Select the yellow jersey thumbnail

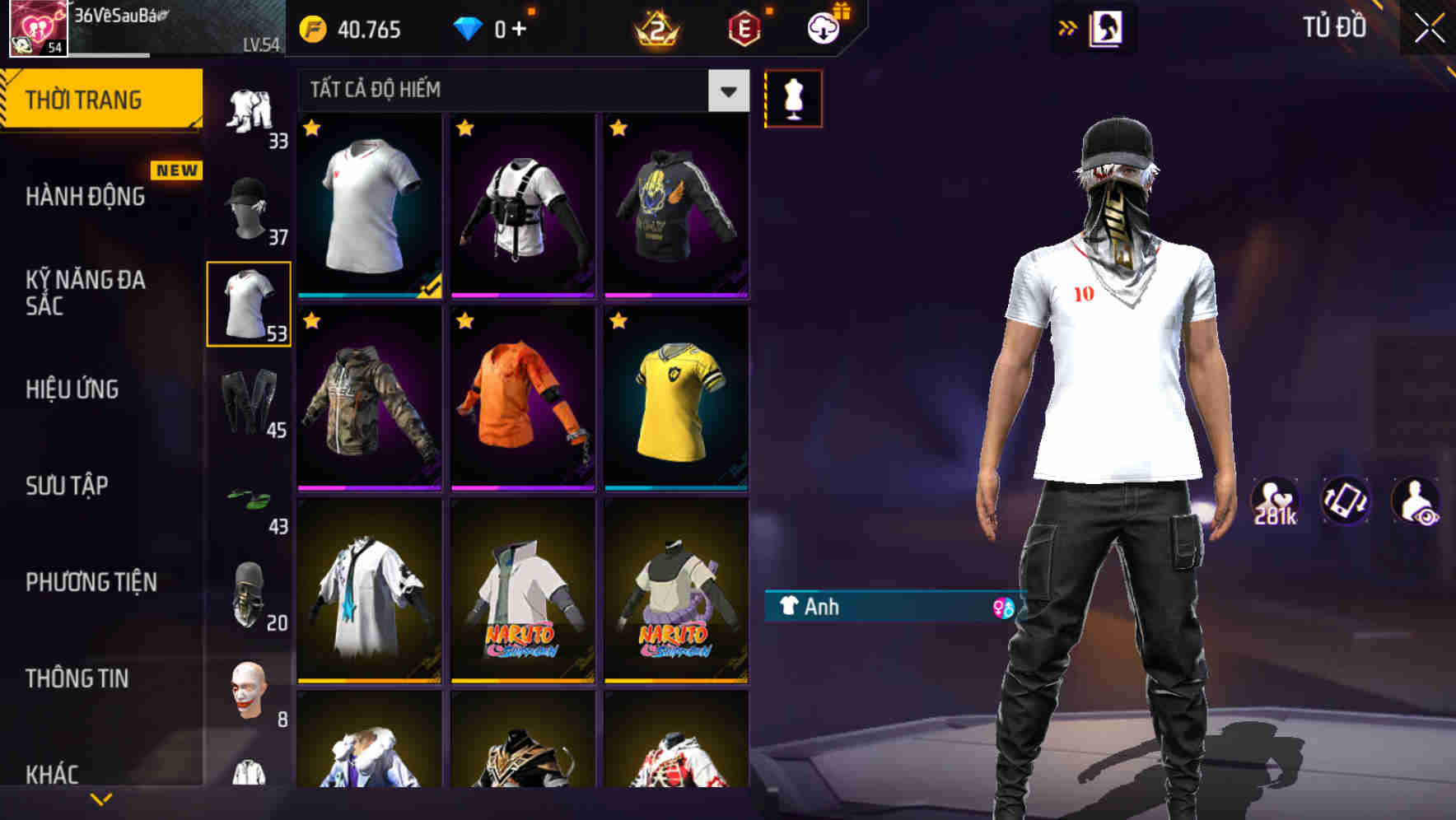click(677, 402)
